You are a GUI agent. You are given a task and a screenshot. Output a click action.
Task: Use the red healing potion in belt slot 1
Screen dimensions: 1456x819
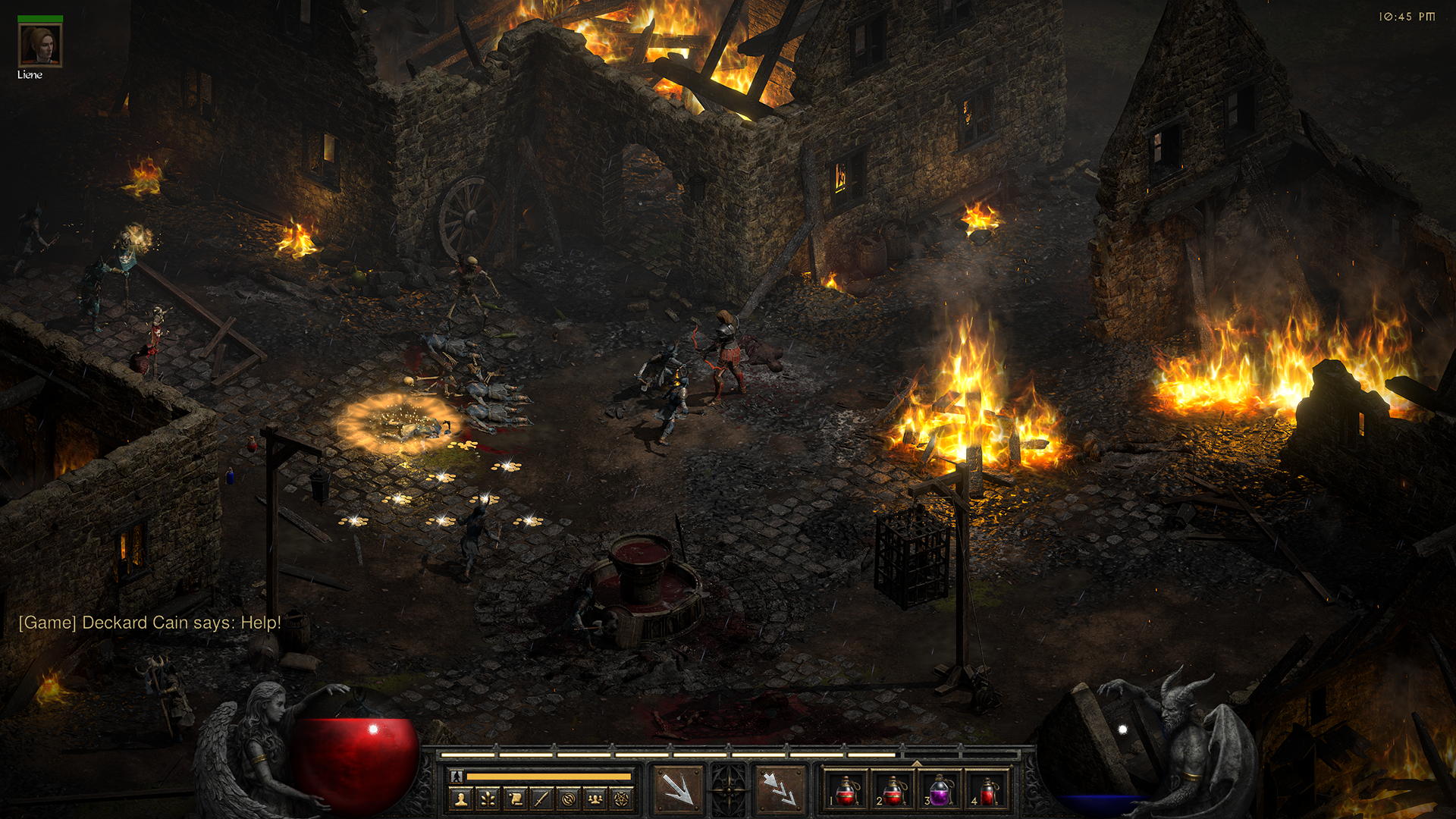[x=846, y=791]
